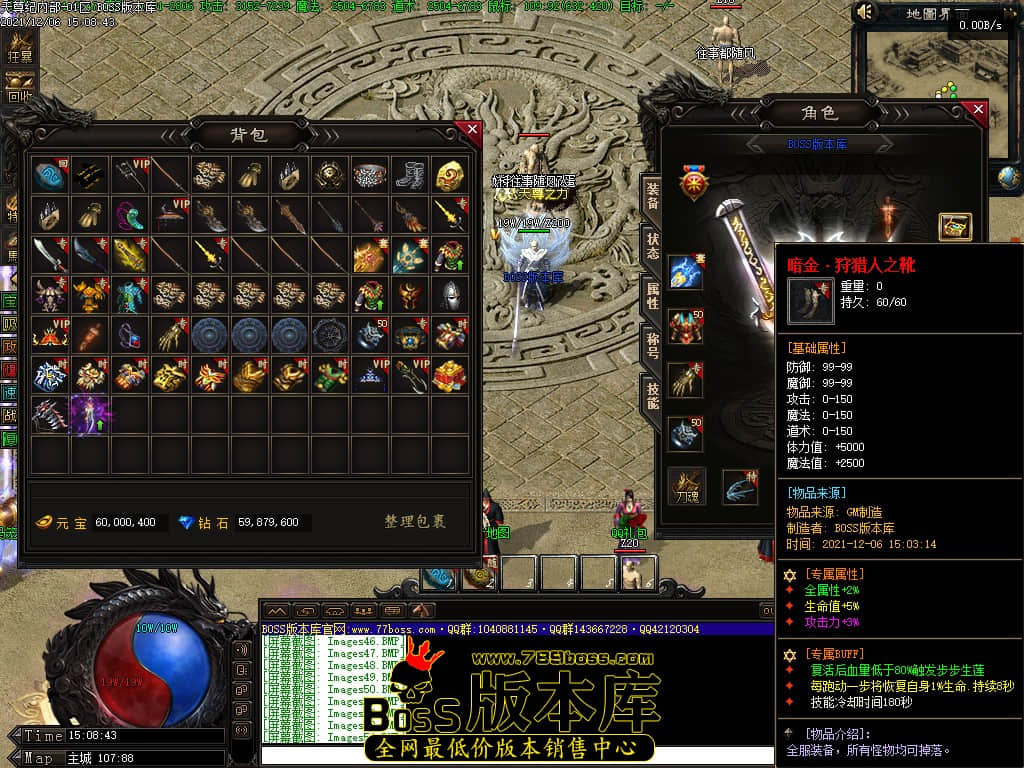The width and height of the screenshot is (1024, 768).
Task: Click the globe icon beside the minimap
Action: click(1009, 178)
